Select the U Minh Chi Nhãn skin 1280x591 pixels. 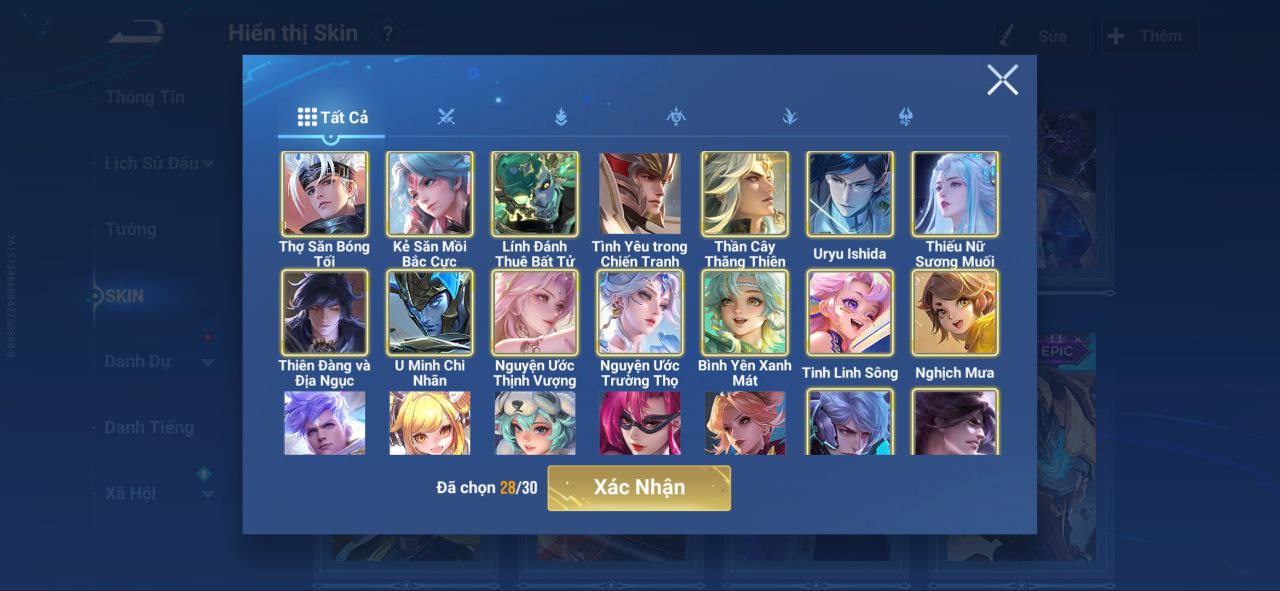click(429, 312)
